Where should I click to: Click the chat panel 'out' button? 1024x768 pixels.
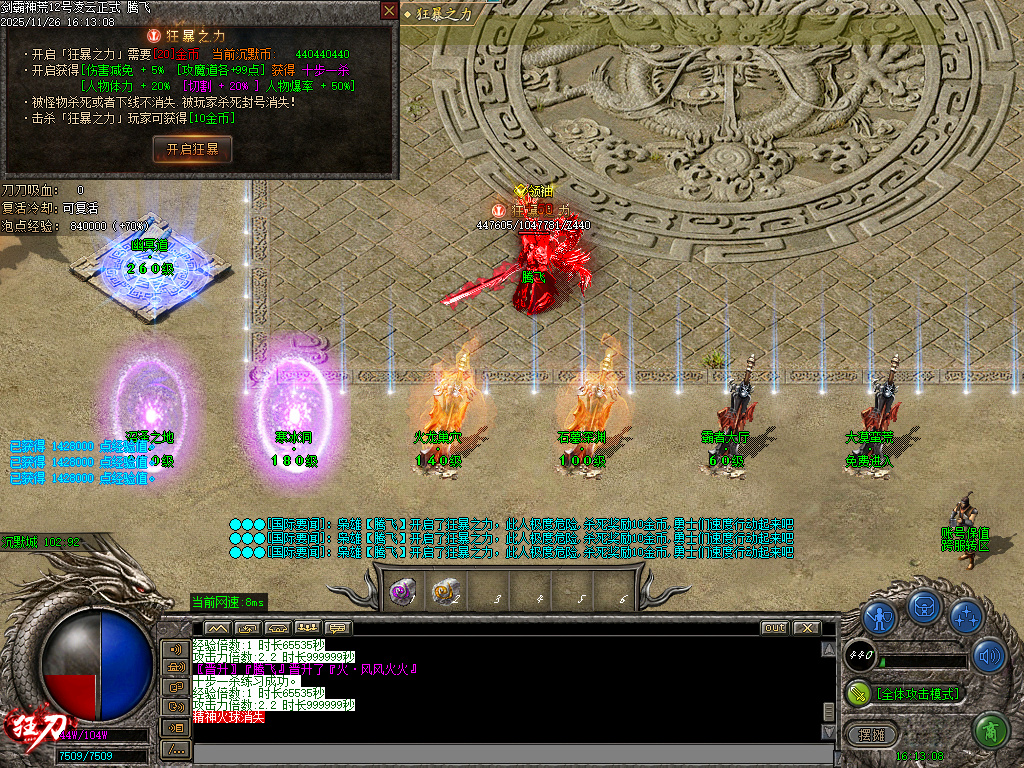[x=774, y=628]
